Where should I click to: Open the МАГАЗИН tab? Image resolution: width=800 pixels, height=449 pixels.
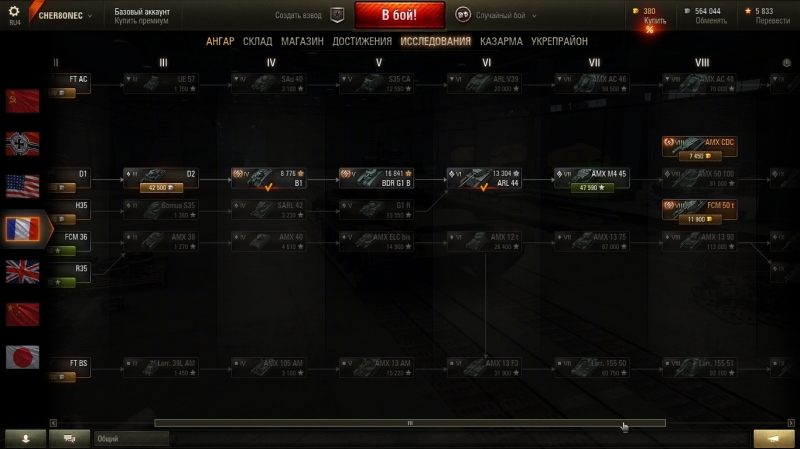[x=301, y=41]
